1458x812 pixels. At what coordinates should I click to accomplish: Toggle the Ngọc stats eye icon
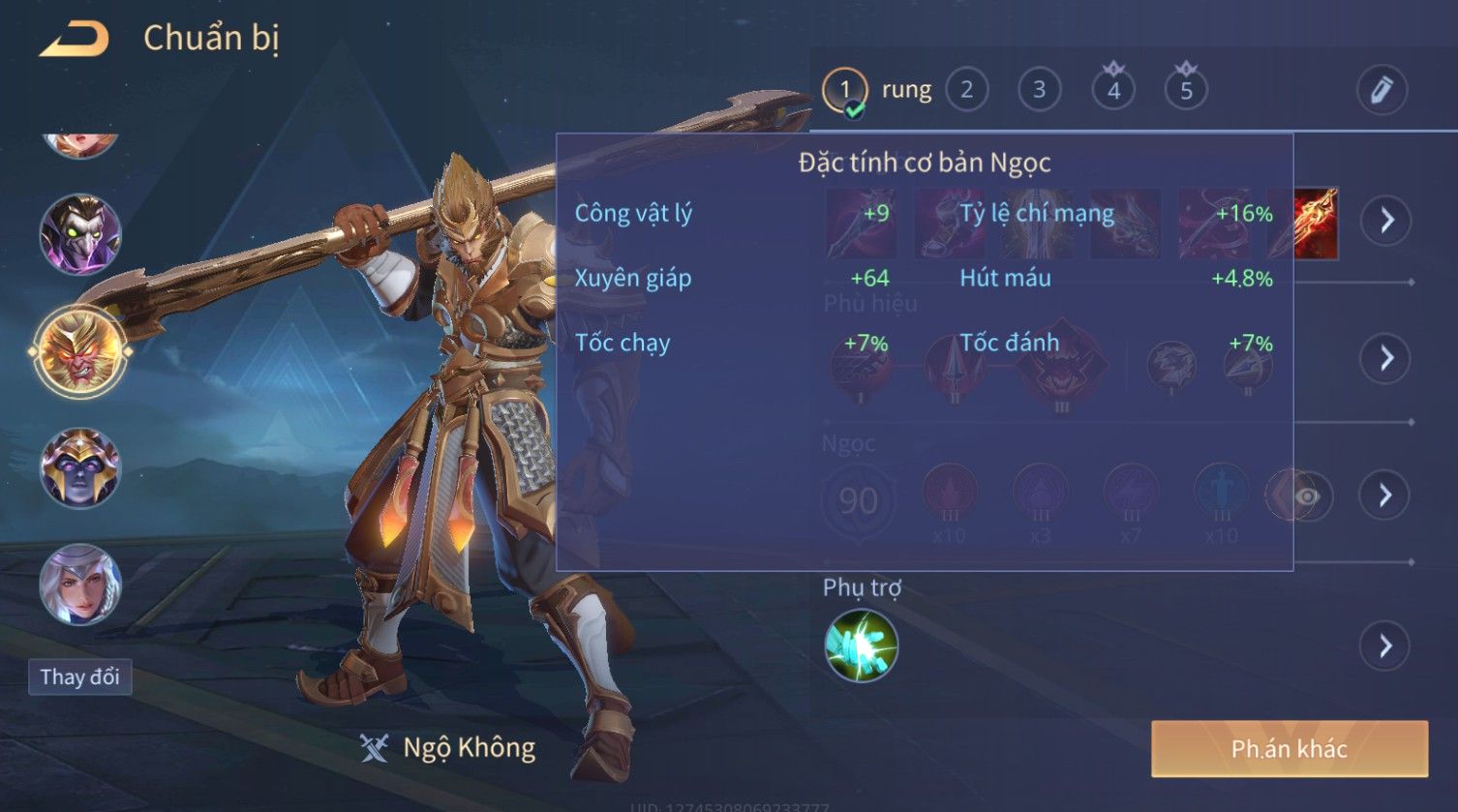click(x=1307, y=496)
